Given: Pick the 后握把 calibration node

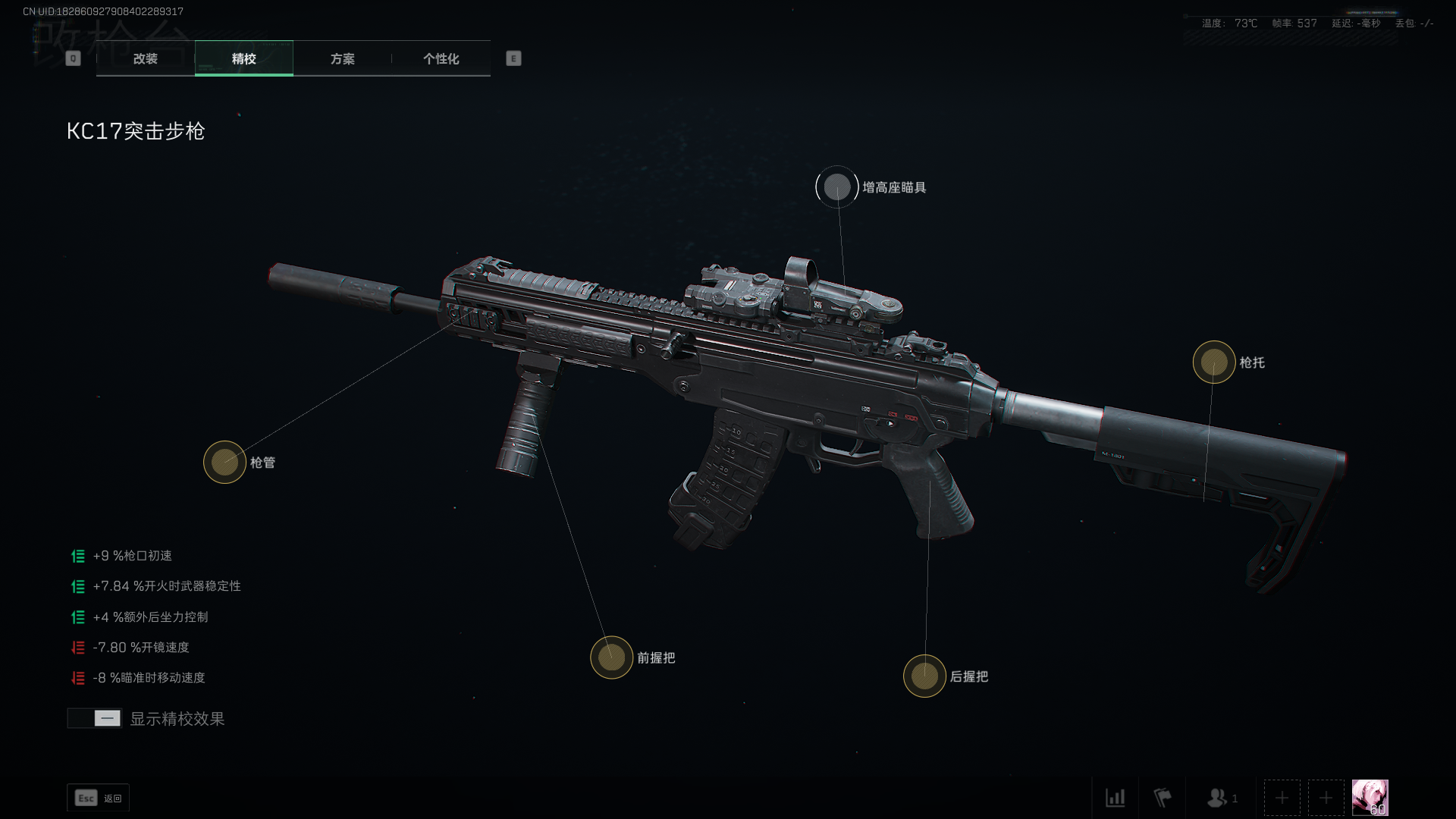Looking at the screenshot, I should [924, 676].
